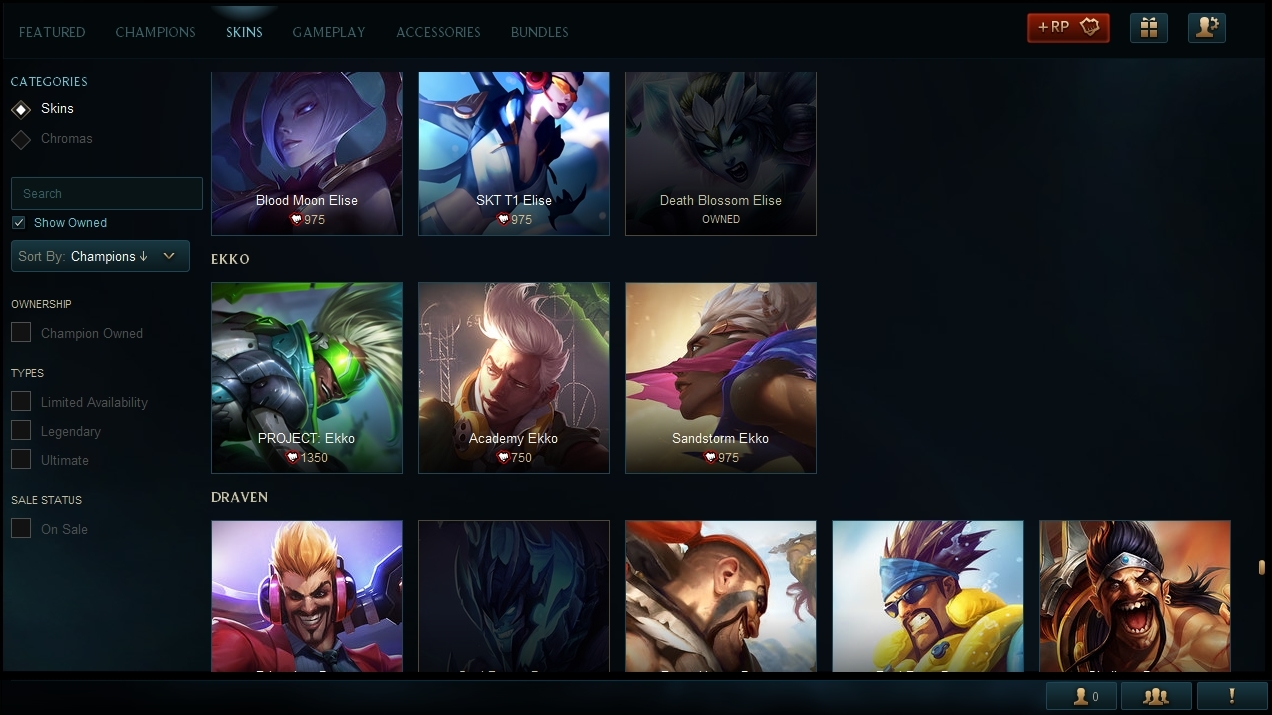Viewport: 1272px width, 715px height.
Task: Enable the On Sale filter
Action: pos(21,529)
